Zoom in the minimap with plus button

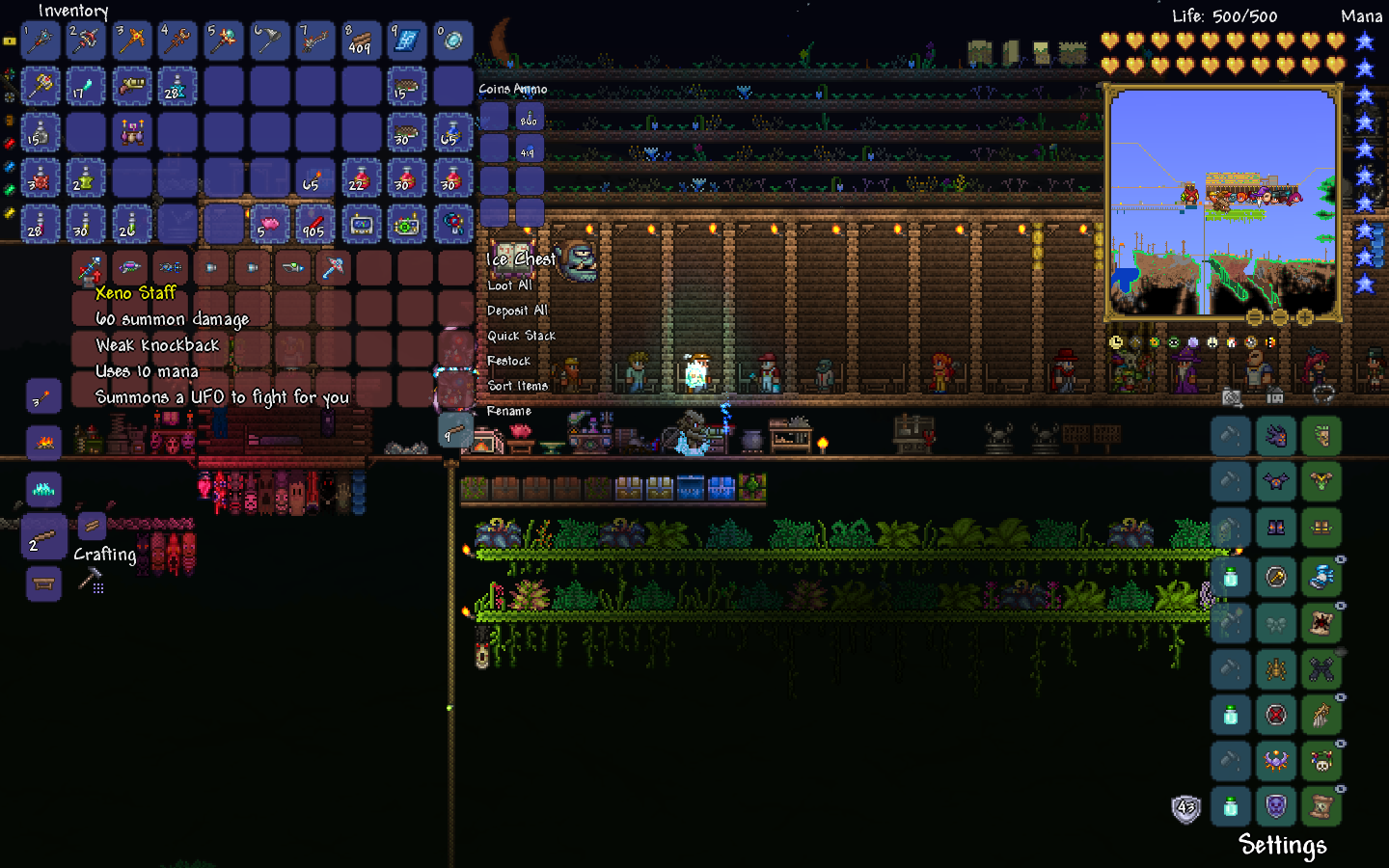click(x=1305, y=317)
